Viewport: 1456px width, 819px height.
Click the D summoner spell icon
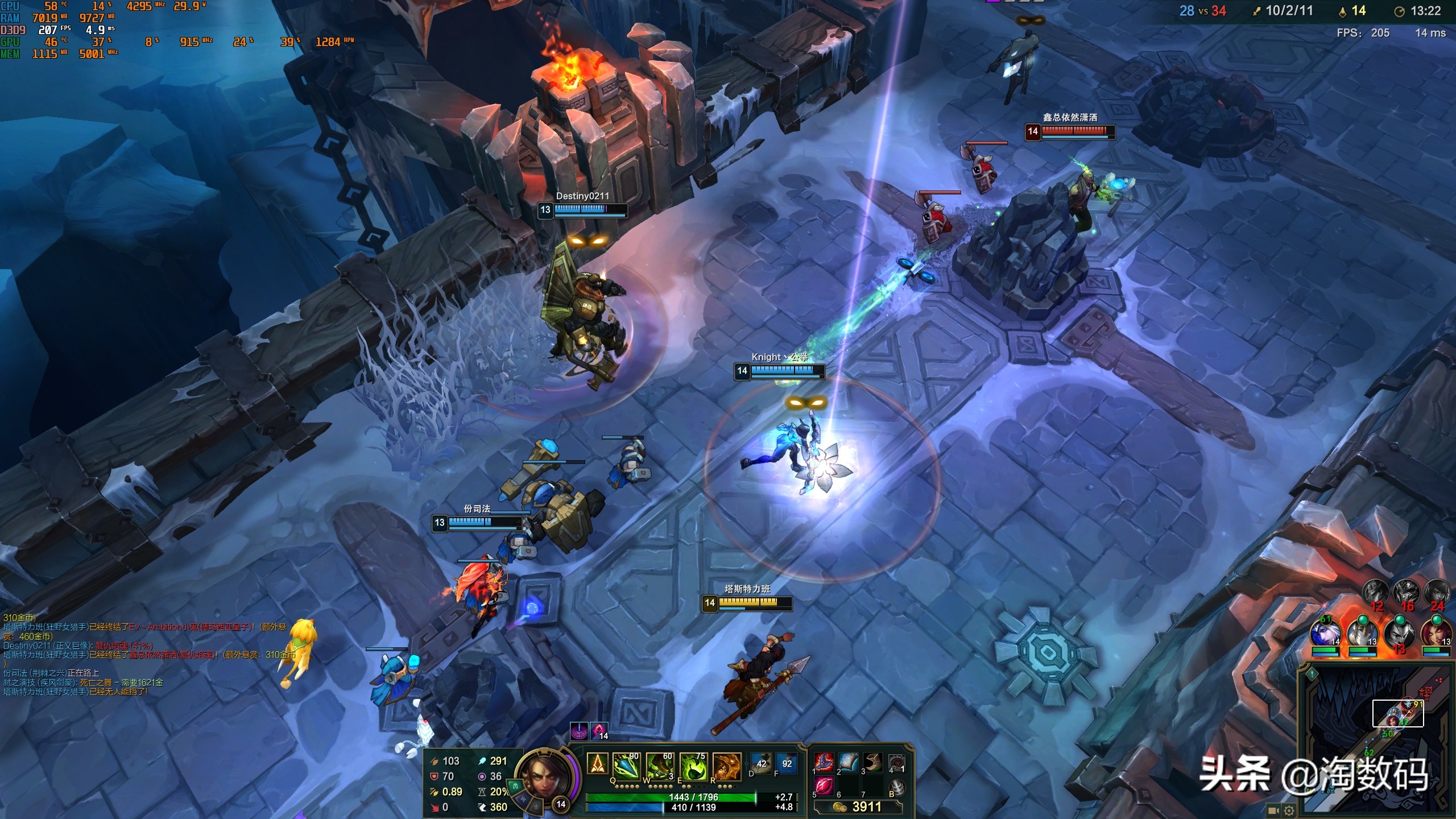point(761,763)
